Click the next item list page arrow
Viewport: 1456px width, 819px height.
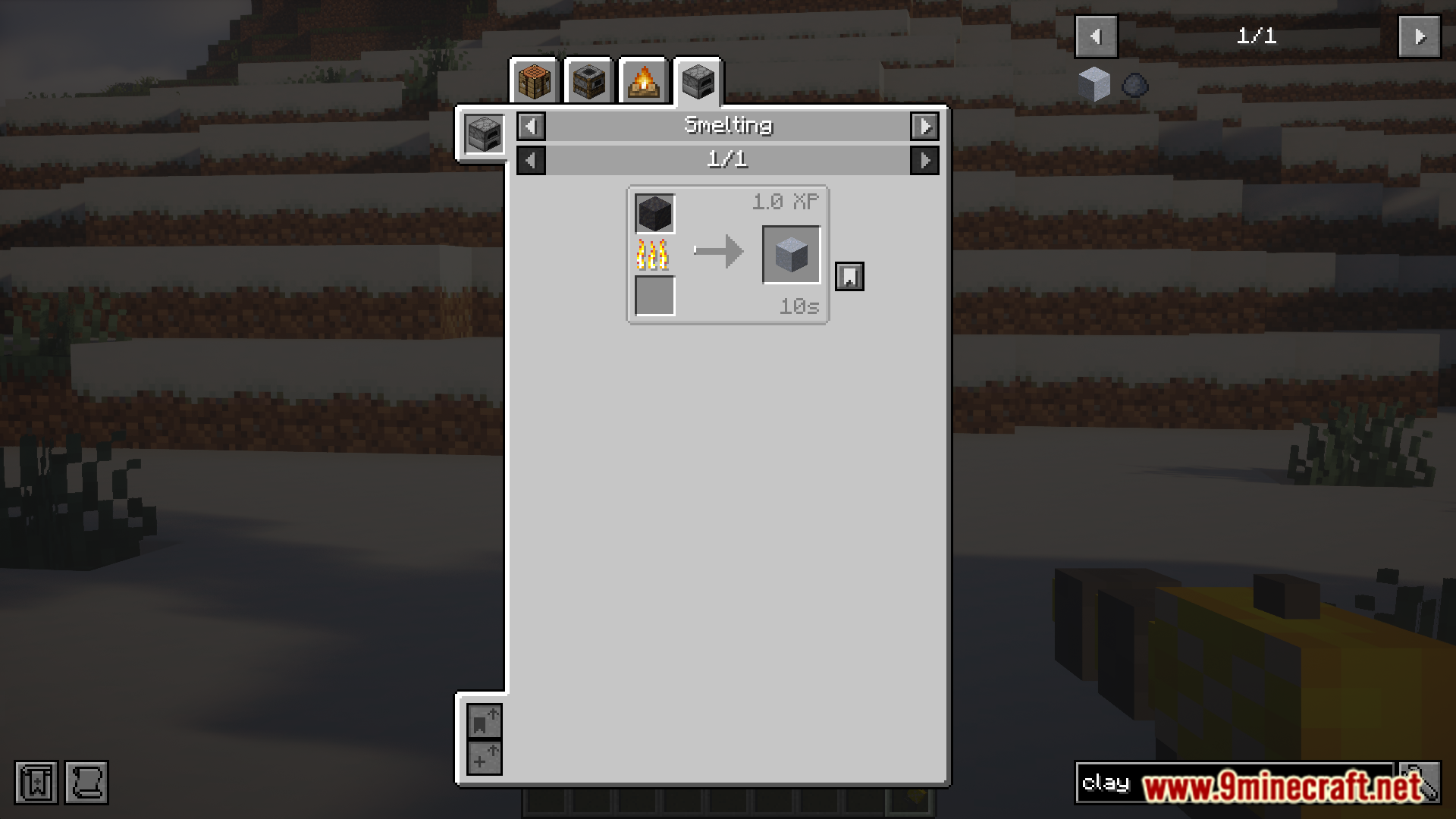point(1419,36)
